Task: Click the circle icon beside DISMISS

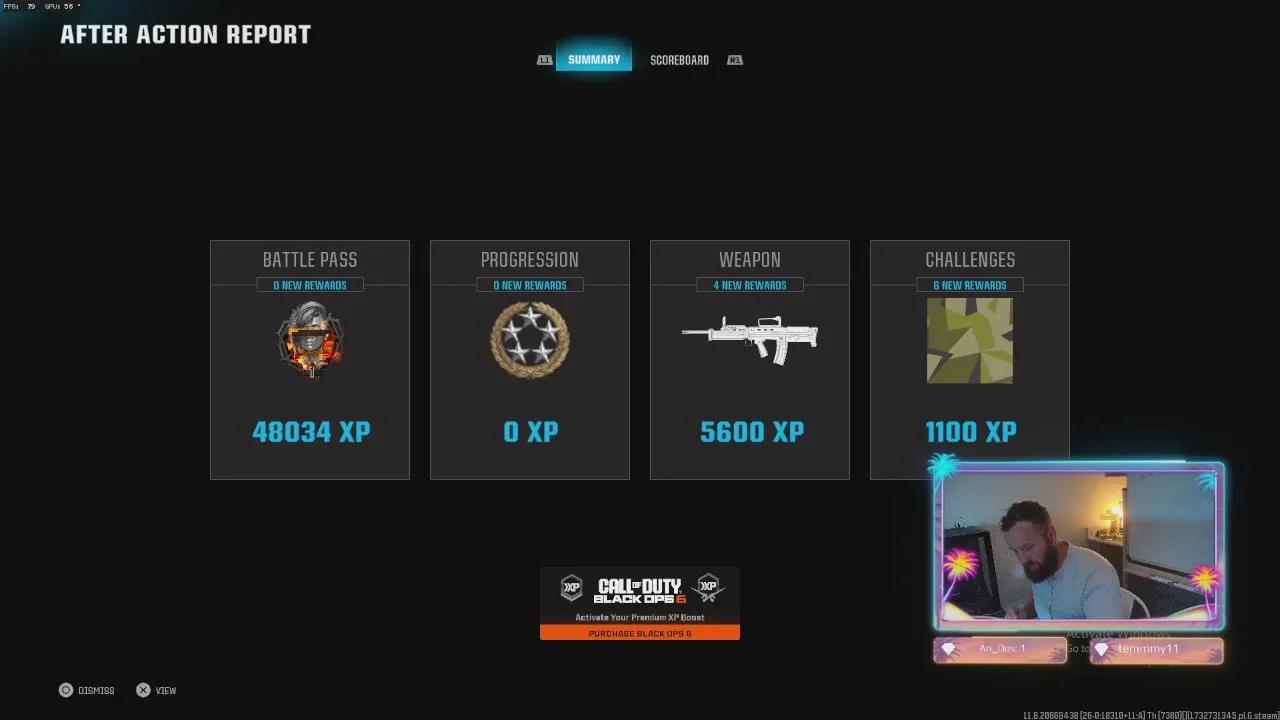Action: 63,690
